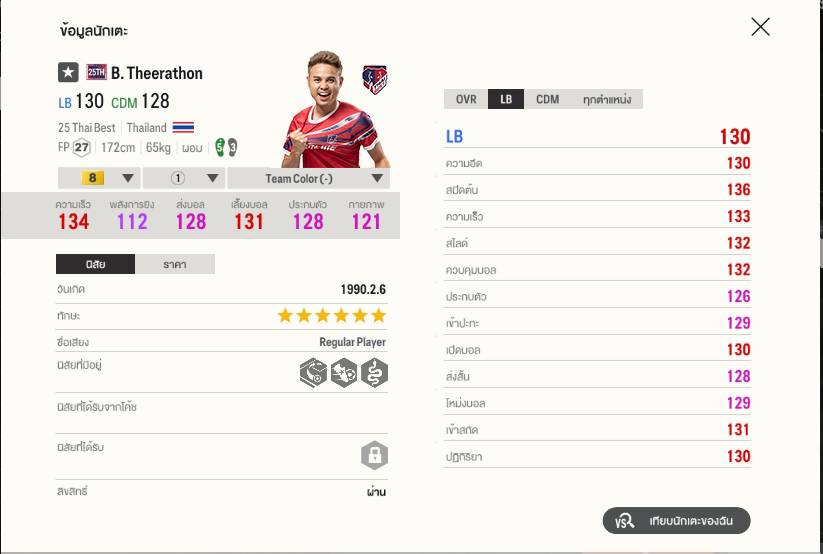Show the CDM position tab
The width and height of the screenshot is (823, 554).
547,99
